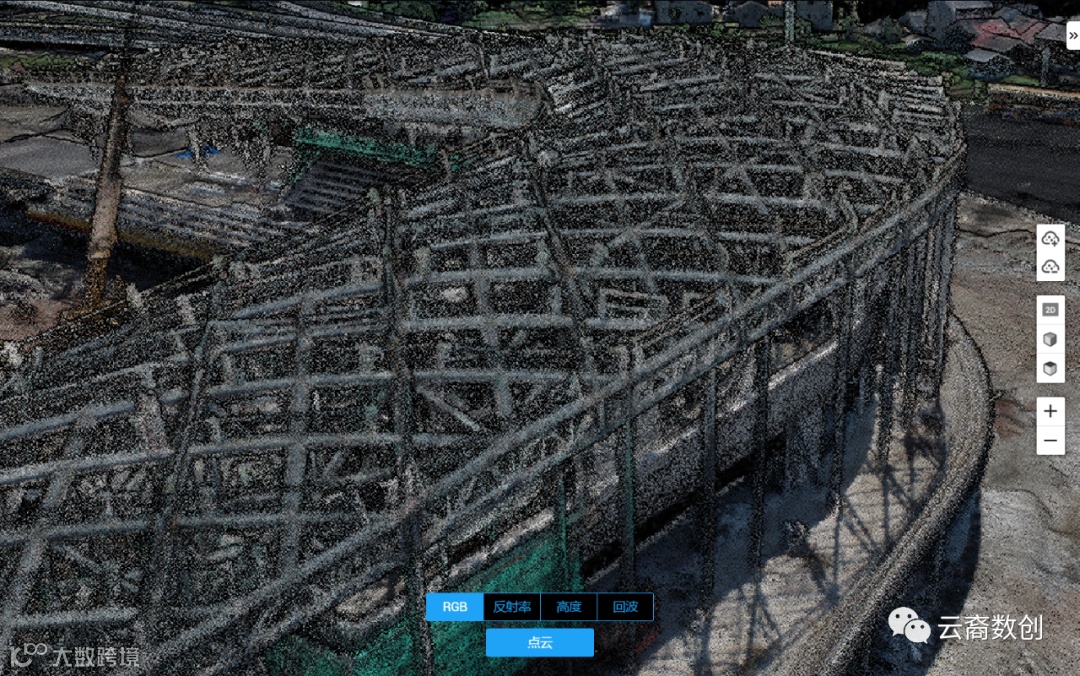Zoom out with the minus button
Screen dimensions: 1080x676
tap(1050, 440)
